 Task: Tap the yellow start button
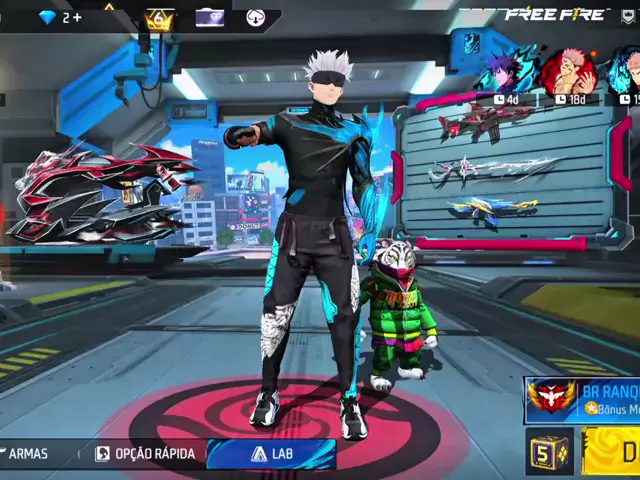pos(612,452)
